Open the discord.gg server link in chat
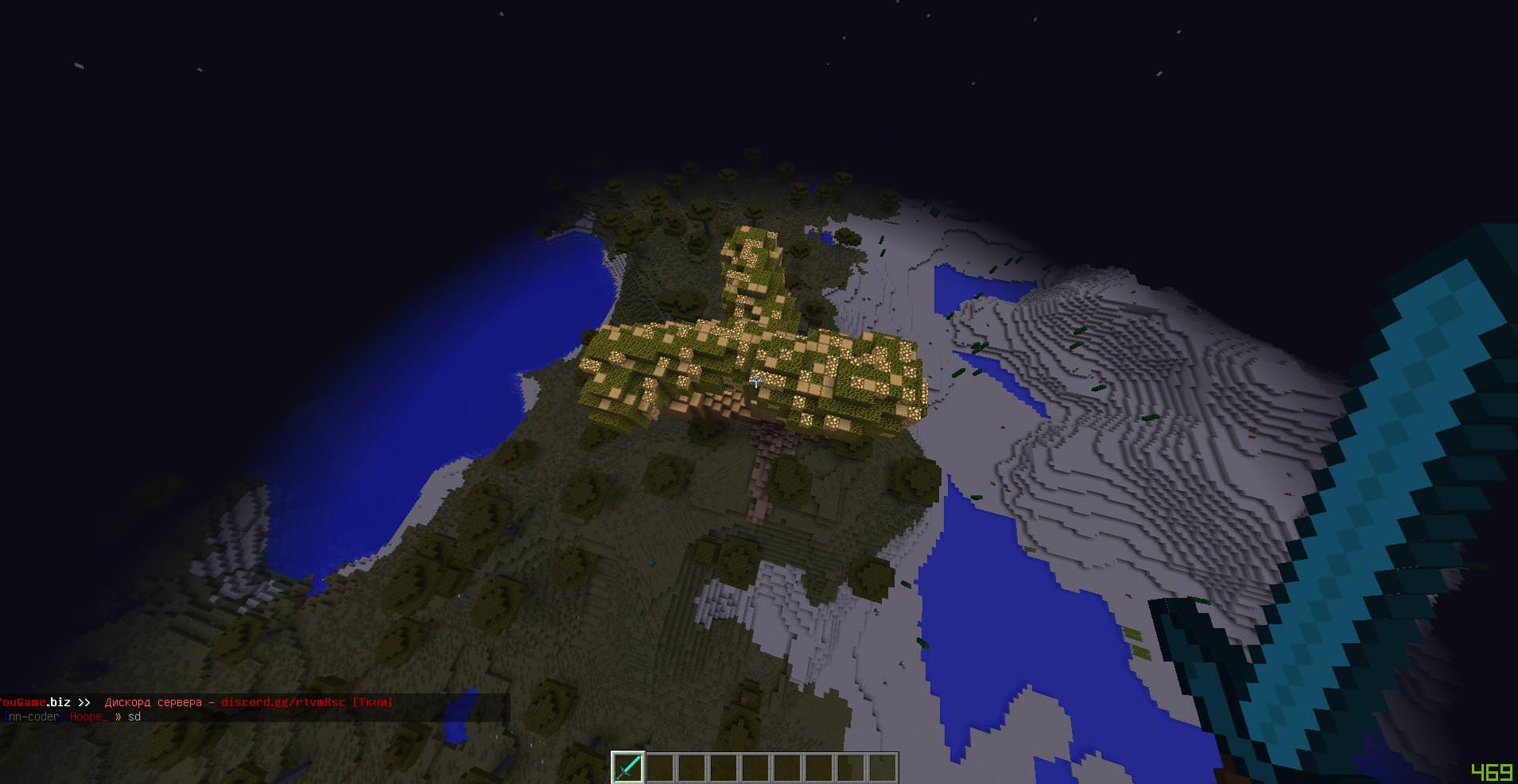The image size is (1518, 784). click(282, 702)
